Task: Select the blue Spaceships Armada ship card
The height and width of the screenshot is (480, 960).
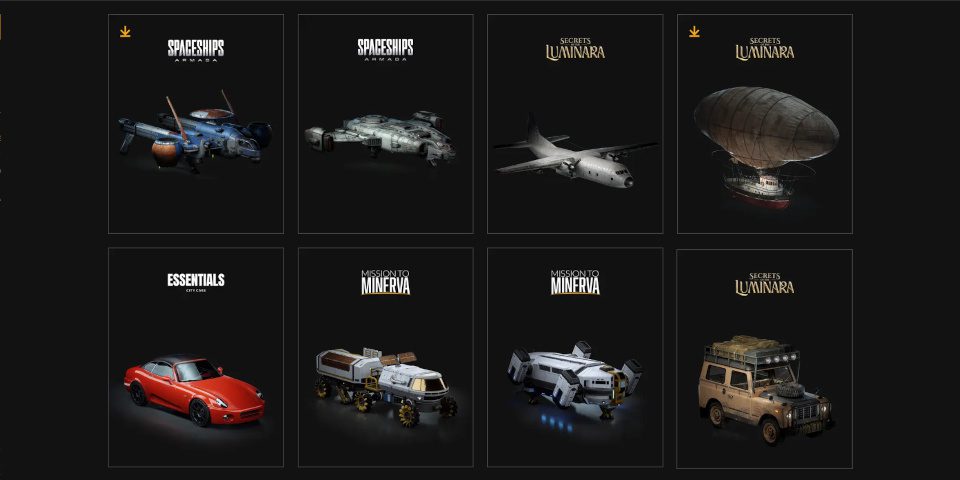Action: point(195,125)
